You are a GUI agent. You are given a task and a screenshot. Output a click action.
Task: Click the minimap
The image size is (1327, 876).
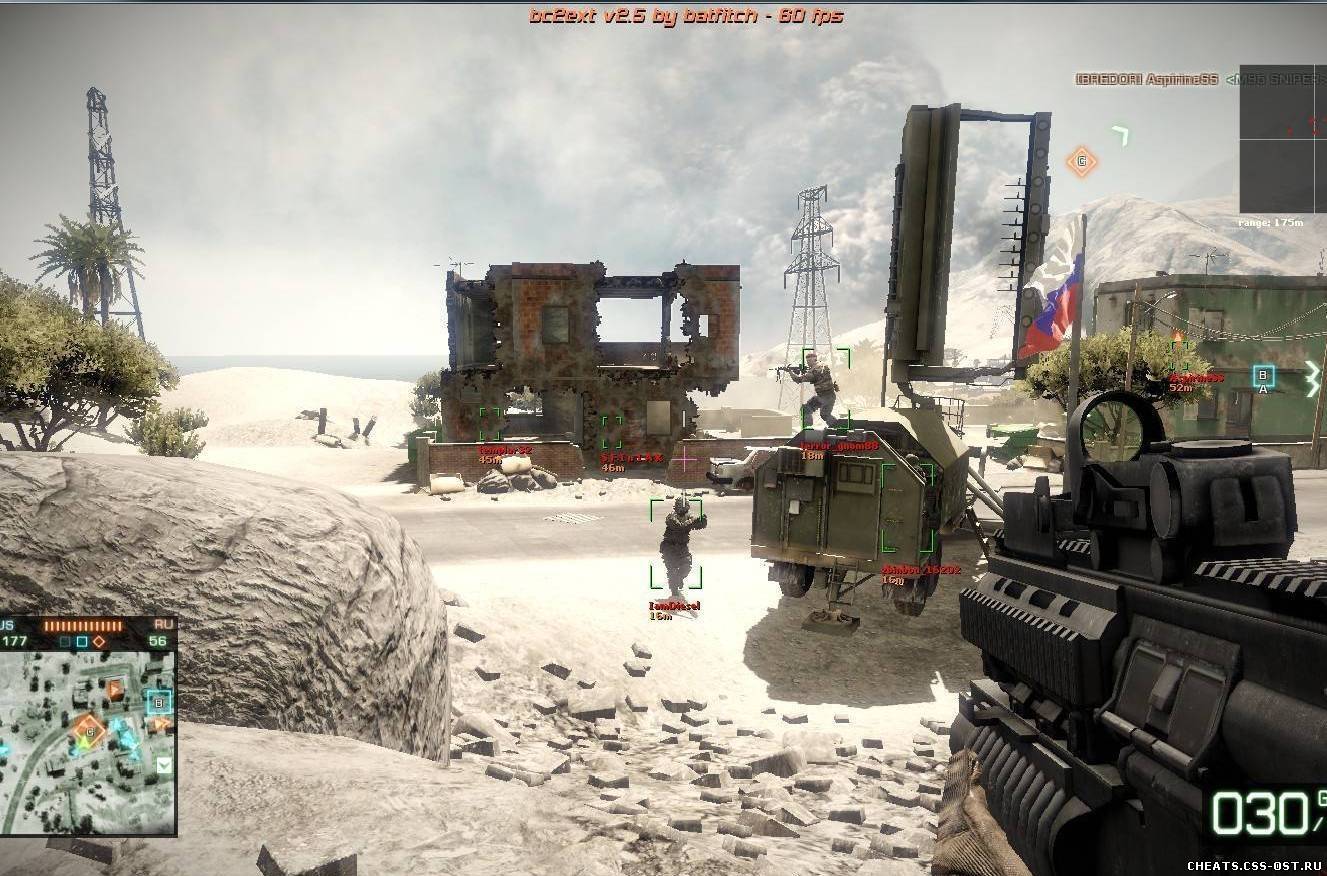(88, 742)
